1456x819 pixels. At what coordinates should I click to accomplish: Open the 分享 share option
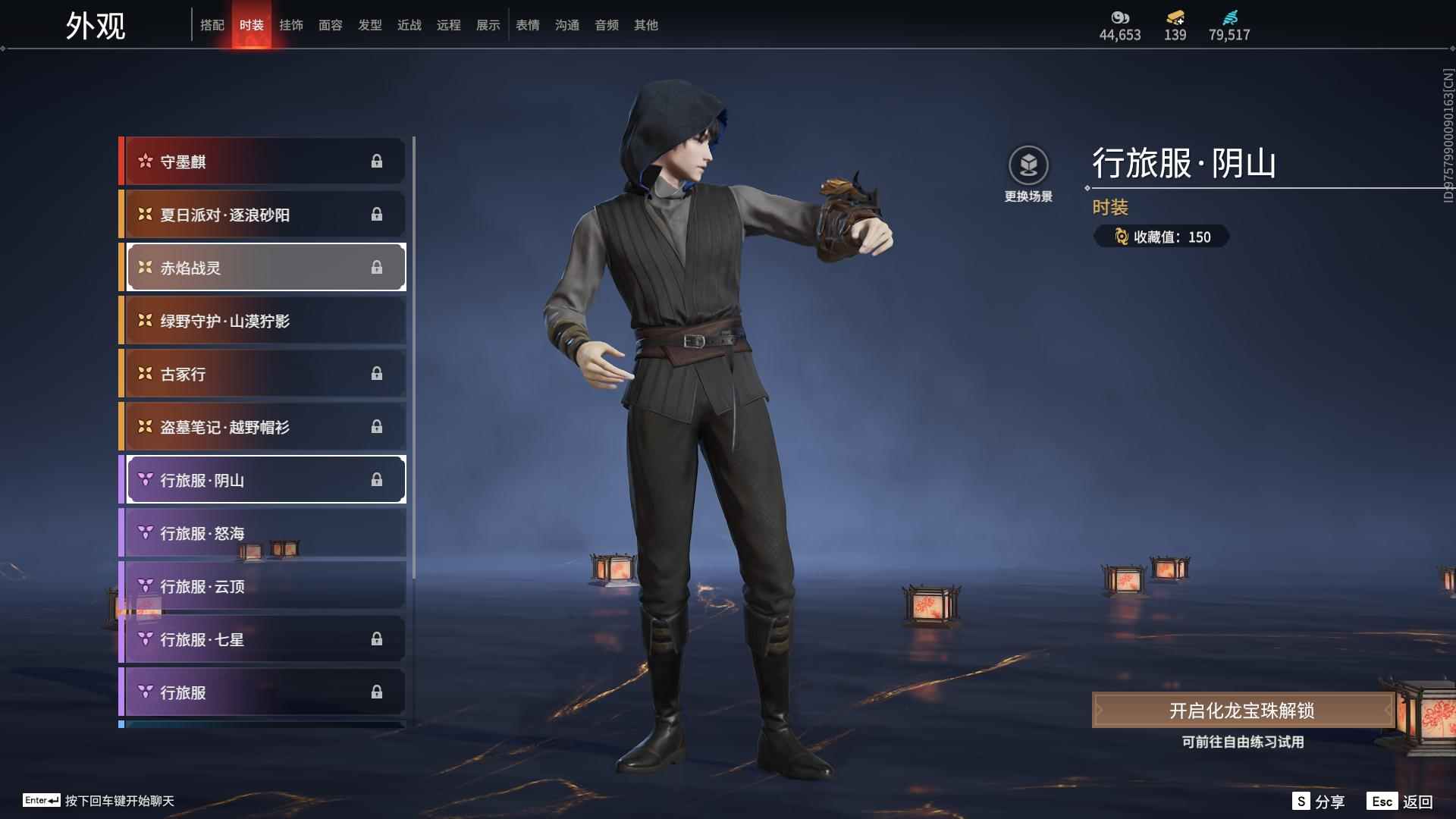[x=1319, y=802]
